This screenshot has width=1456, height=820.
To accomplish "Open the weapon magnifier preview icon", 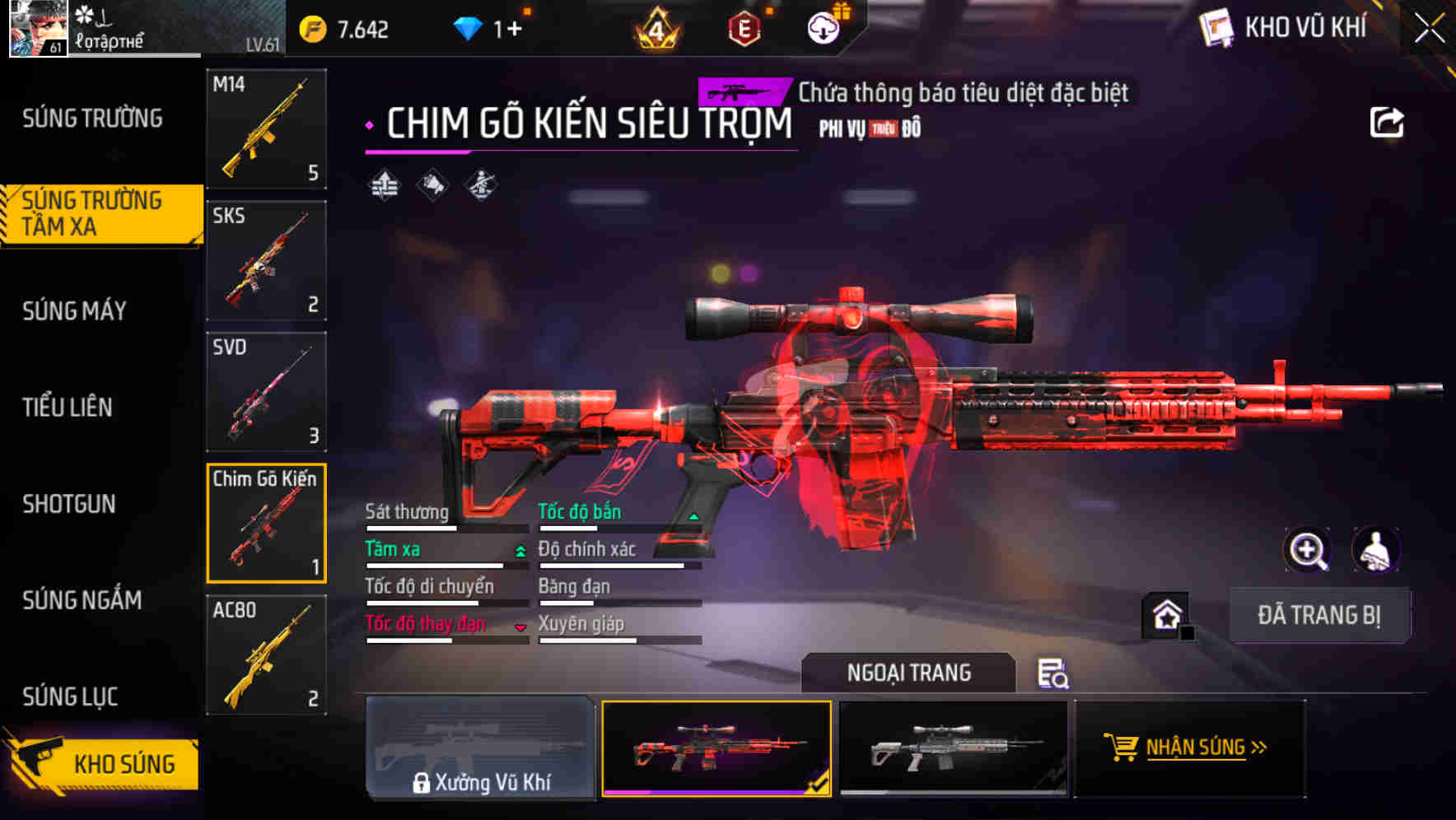I will [1308, 550].
